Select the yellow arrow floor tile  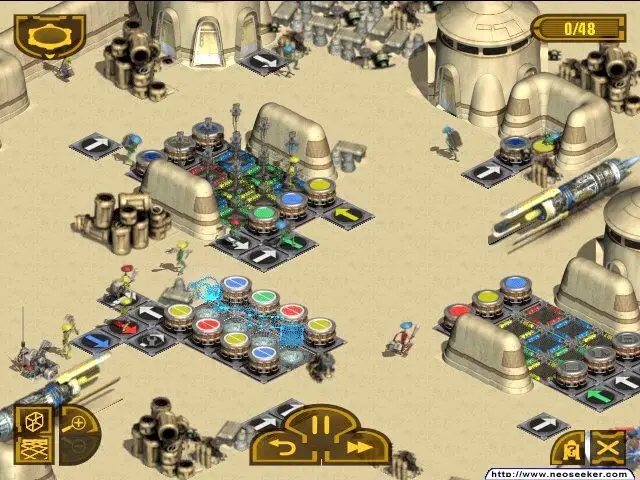[346, 212]
